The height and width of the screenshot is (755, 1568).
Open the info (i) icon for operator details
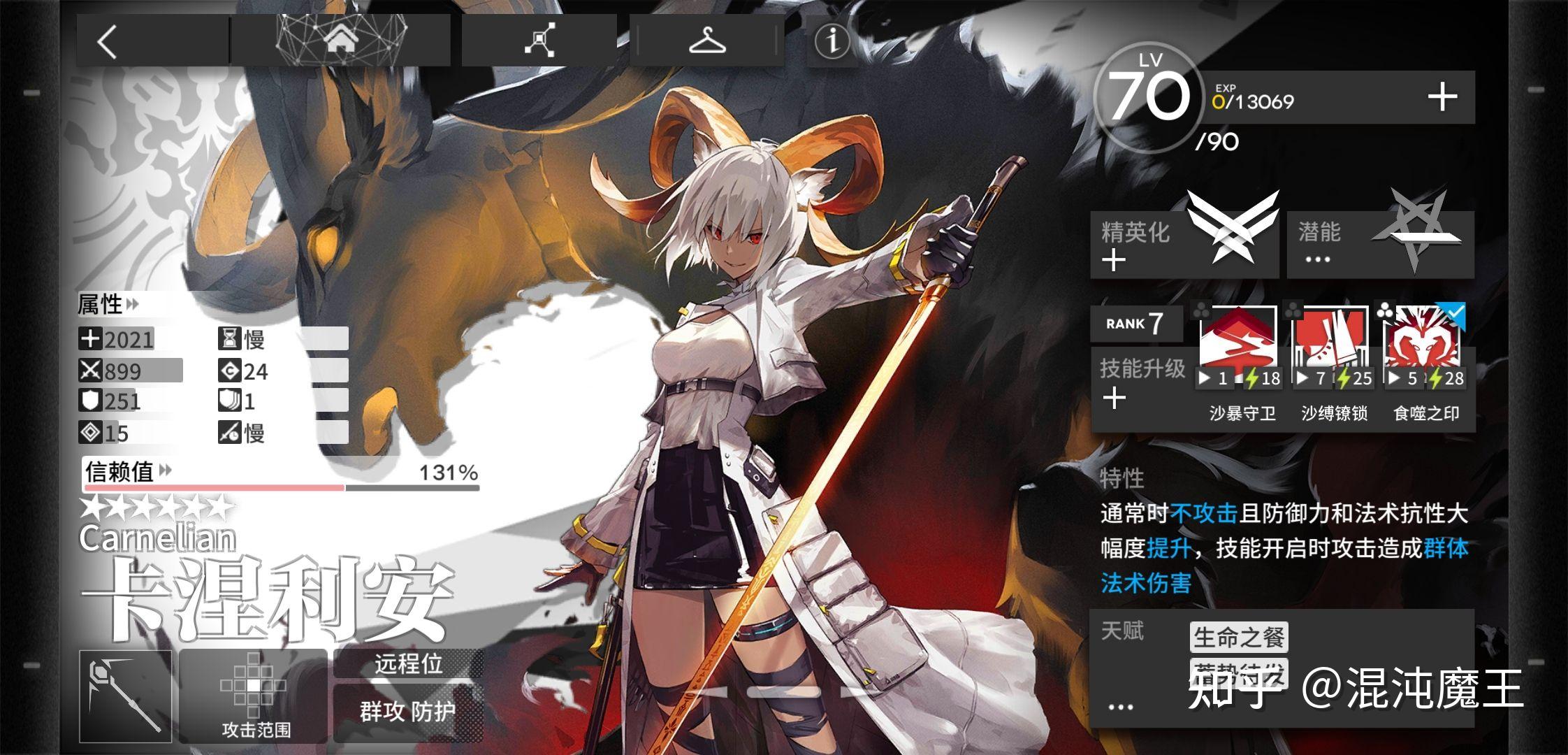[832, 42]
